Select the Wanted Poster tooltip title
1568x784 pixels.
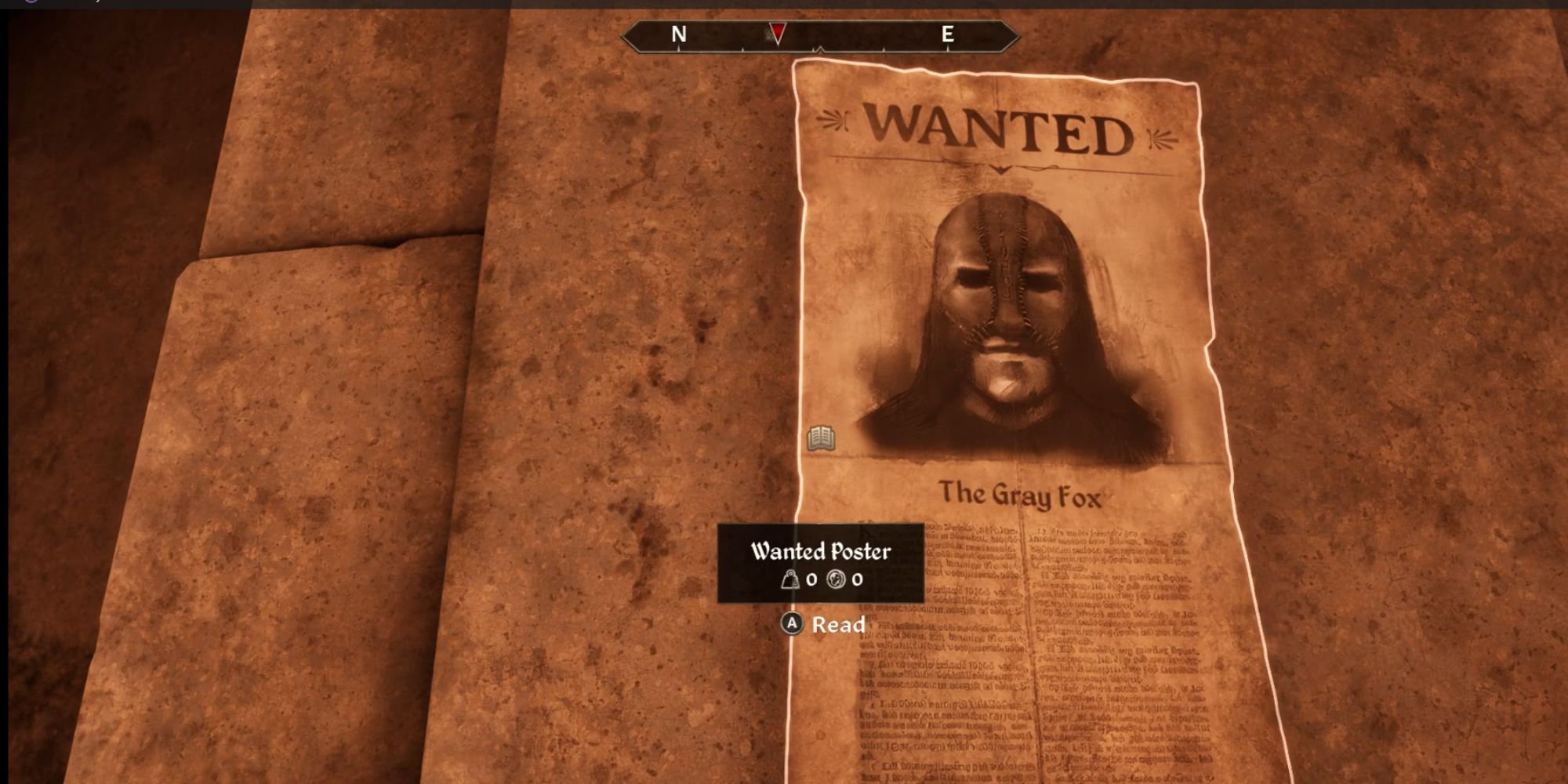click(820, 551)
